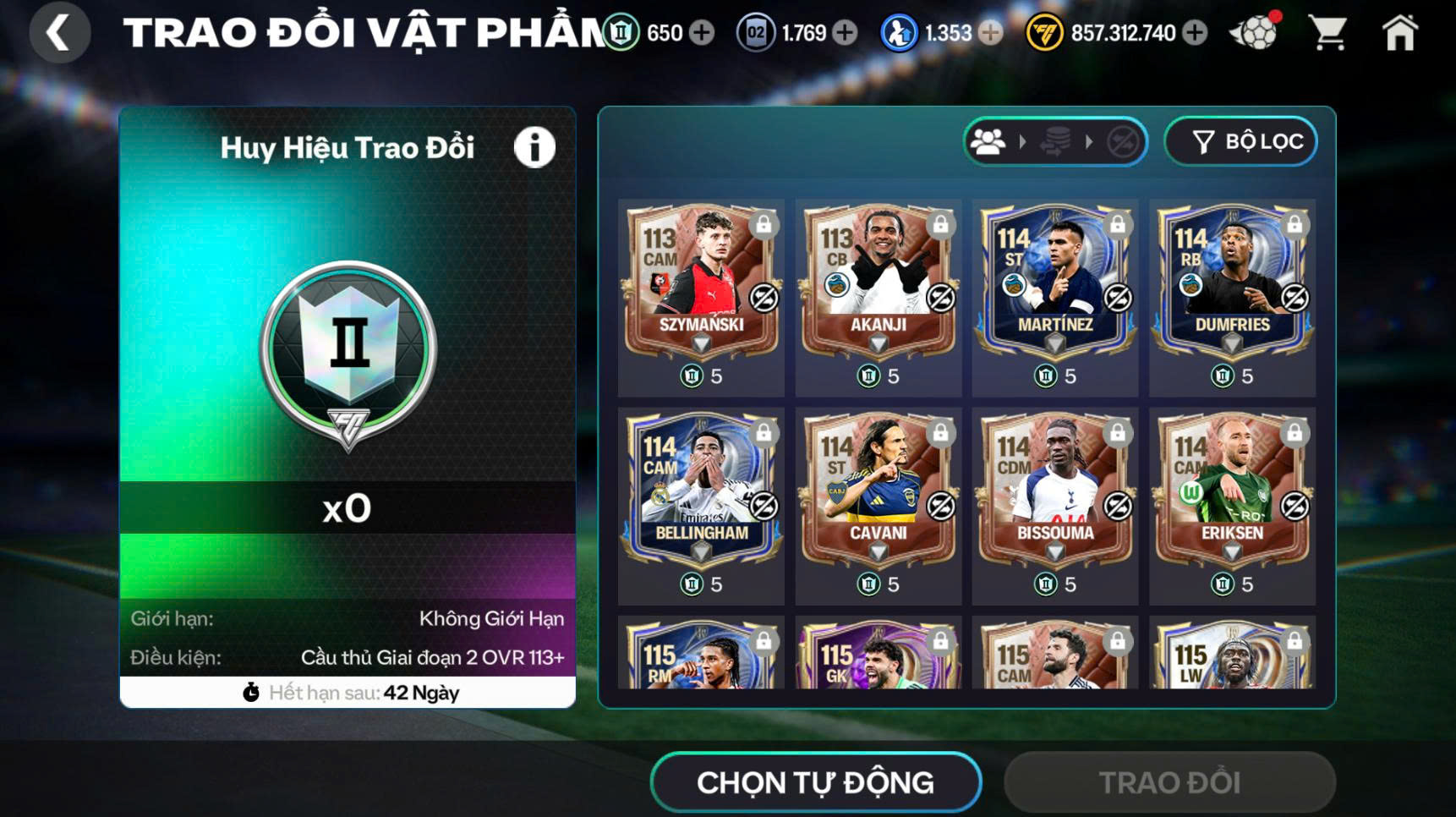
Task: Tap the Chọn Tự Động button
Action: pyautogui.click(x=815, y=782)
